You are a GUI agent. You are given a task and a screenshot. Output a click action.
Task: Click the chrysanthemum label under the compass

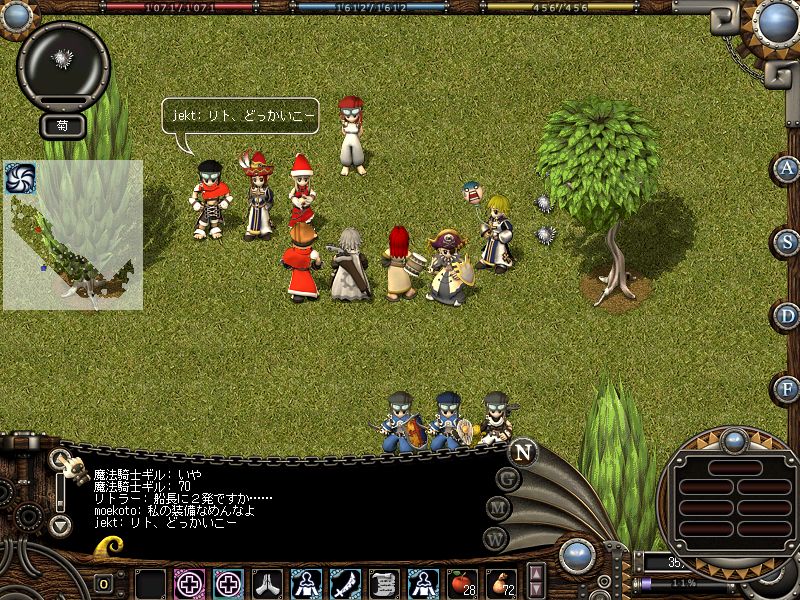62,127
